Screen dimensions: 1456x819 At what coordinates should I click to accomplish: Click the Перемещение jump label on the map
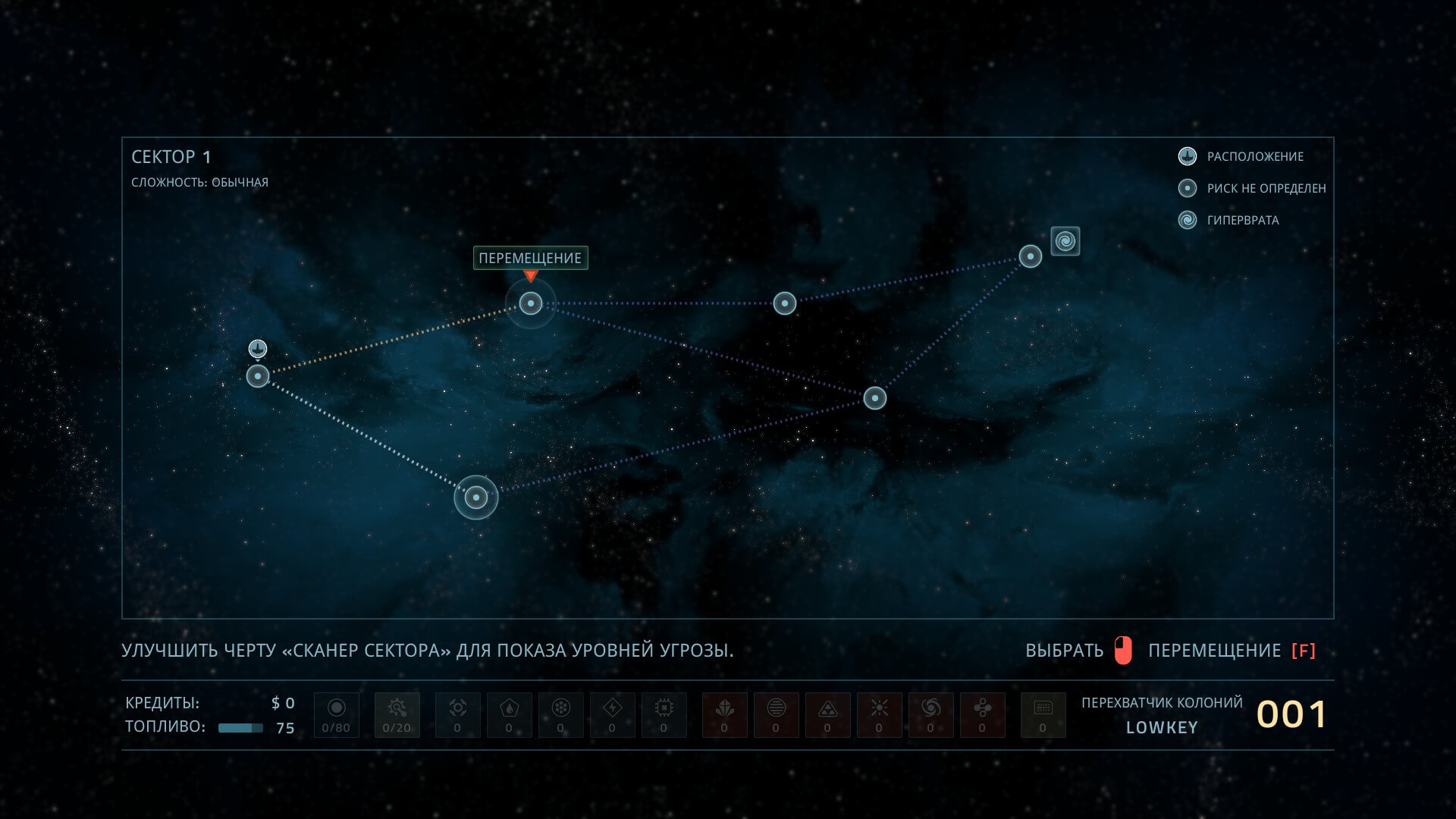point(530,258)
